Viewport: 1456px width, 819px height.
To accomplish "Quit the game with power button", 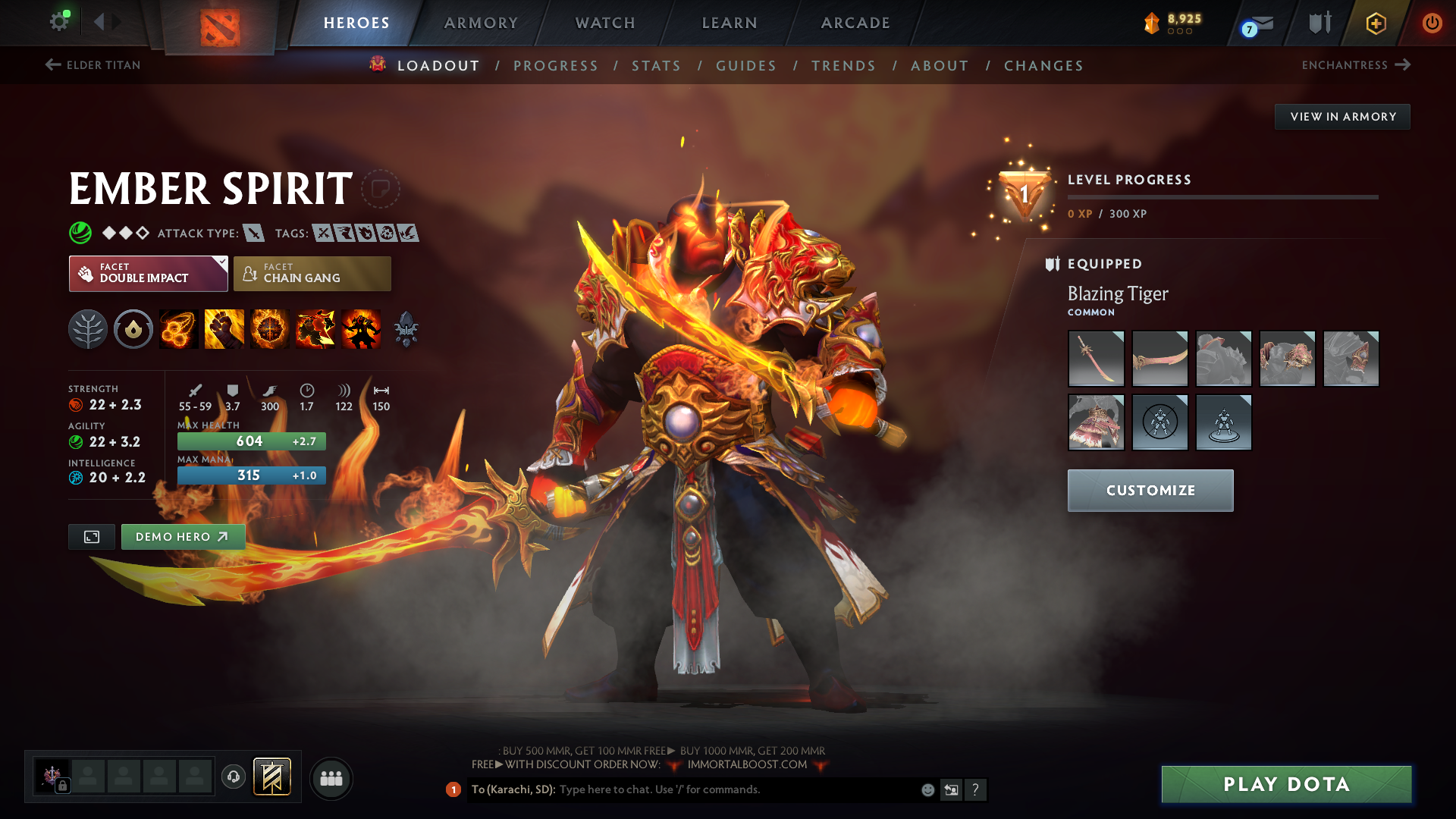I will (x=1432, y=23).
